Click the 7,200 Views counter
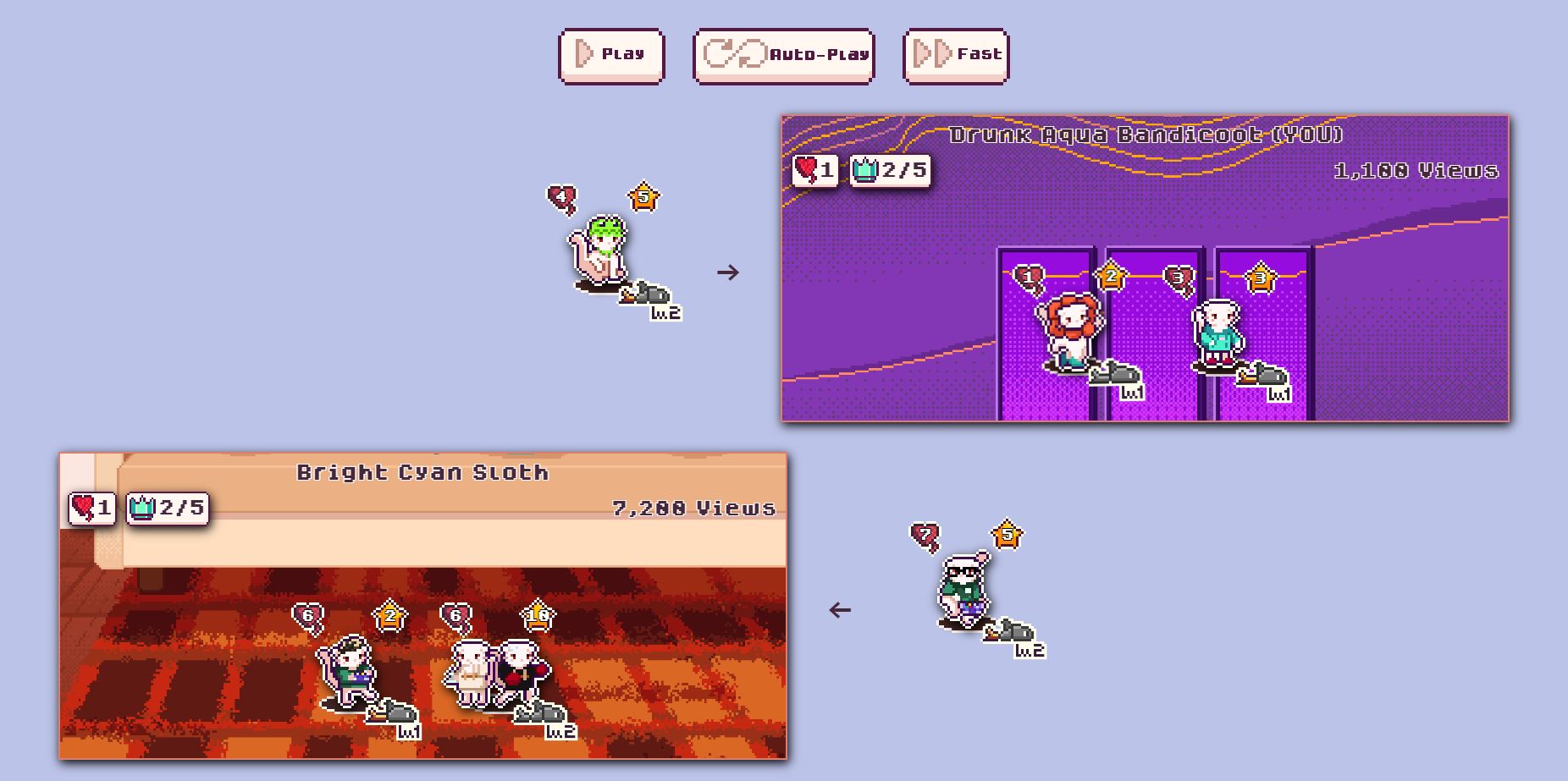The height and width of the screenshot is (781, 1568). (694, 508)
